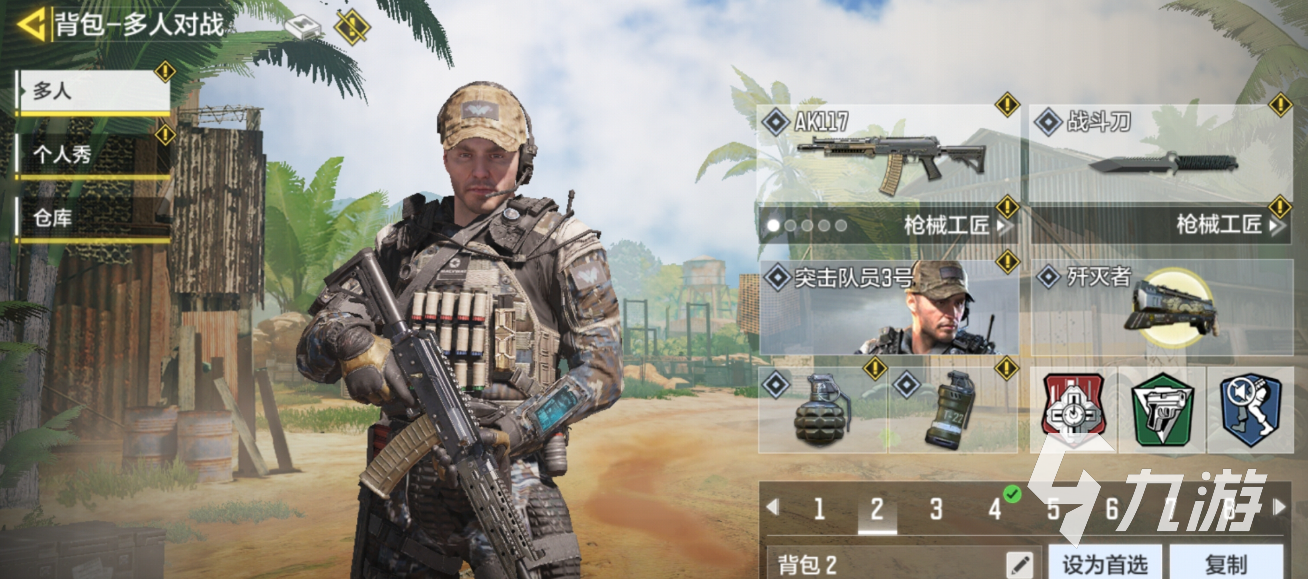The image size is (1308, 579).
Task: Go back using the yellow arrow button
Action: coord(31,23)
